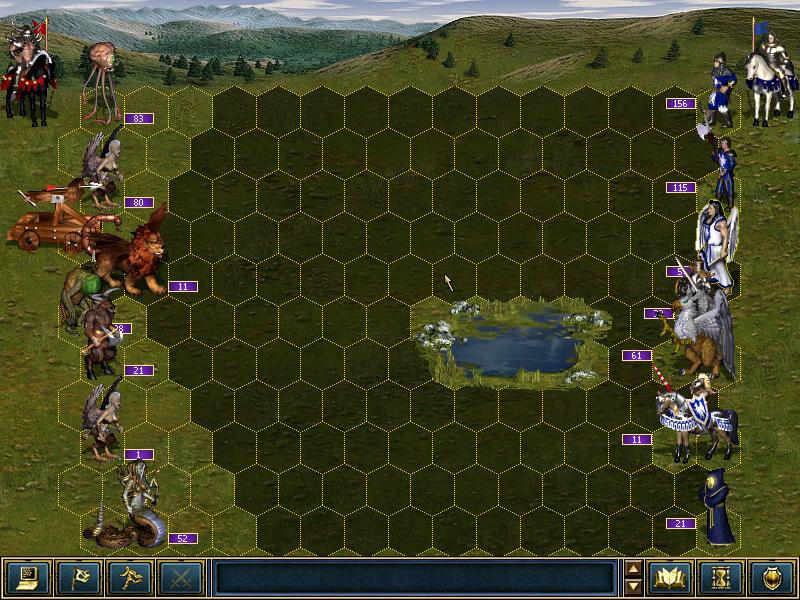
Task: Open the system options computer button
Action: (x=28, y=577)
